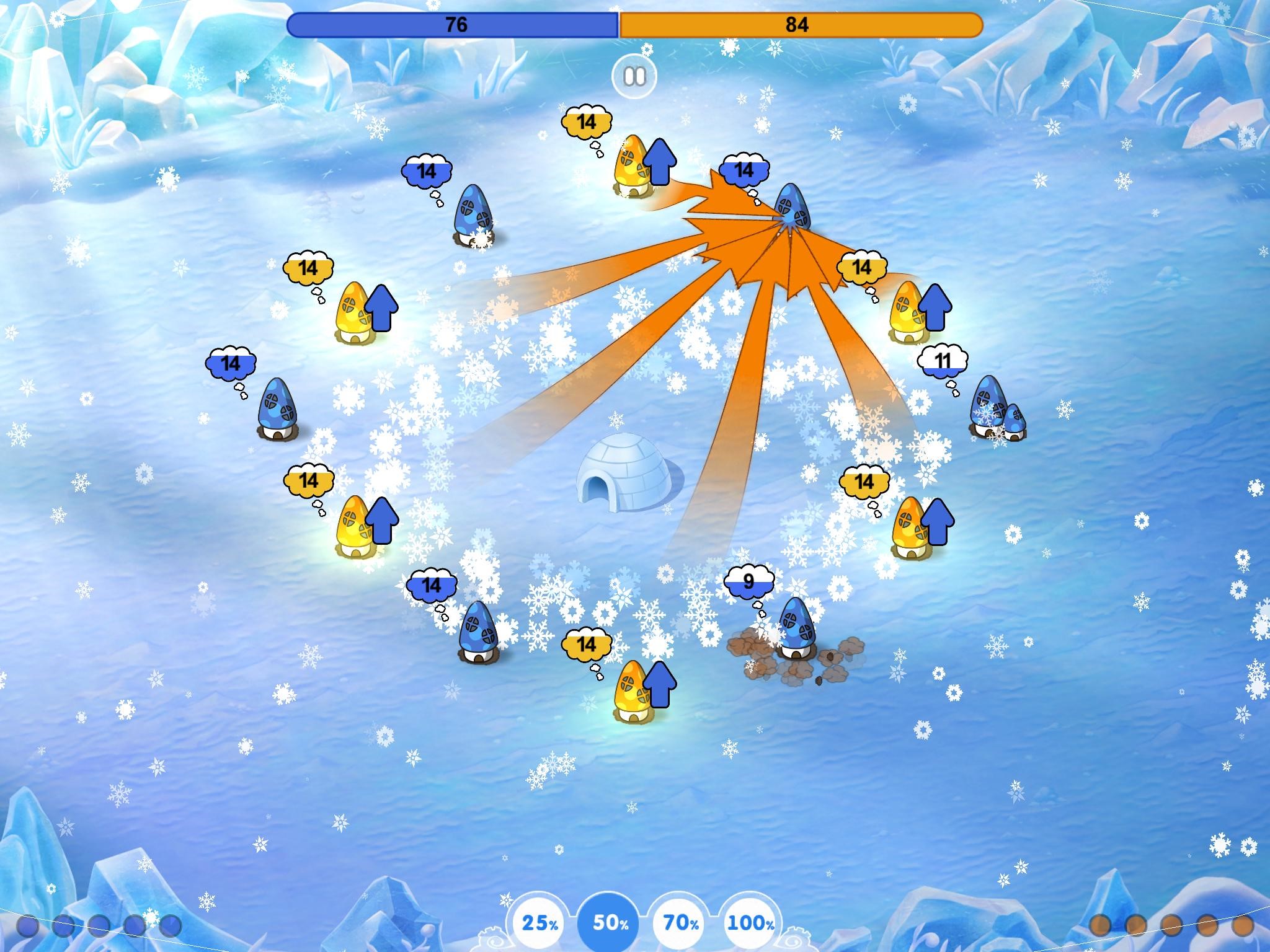Pause the game
This screenshot has width=1270, height=952.
tap(634, 77)
